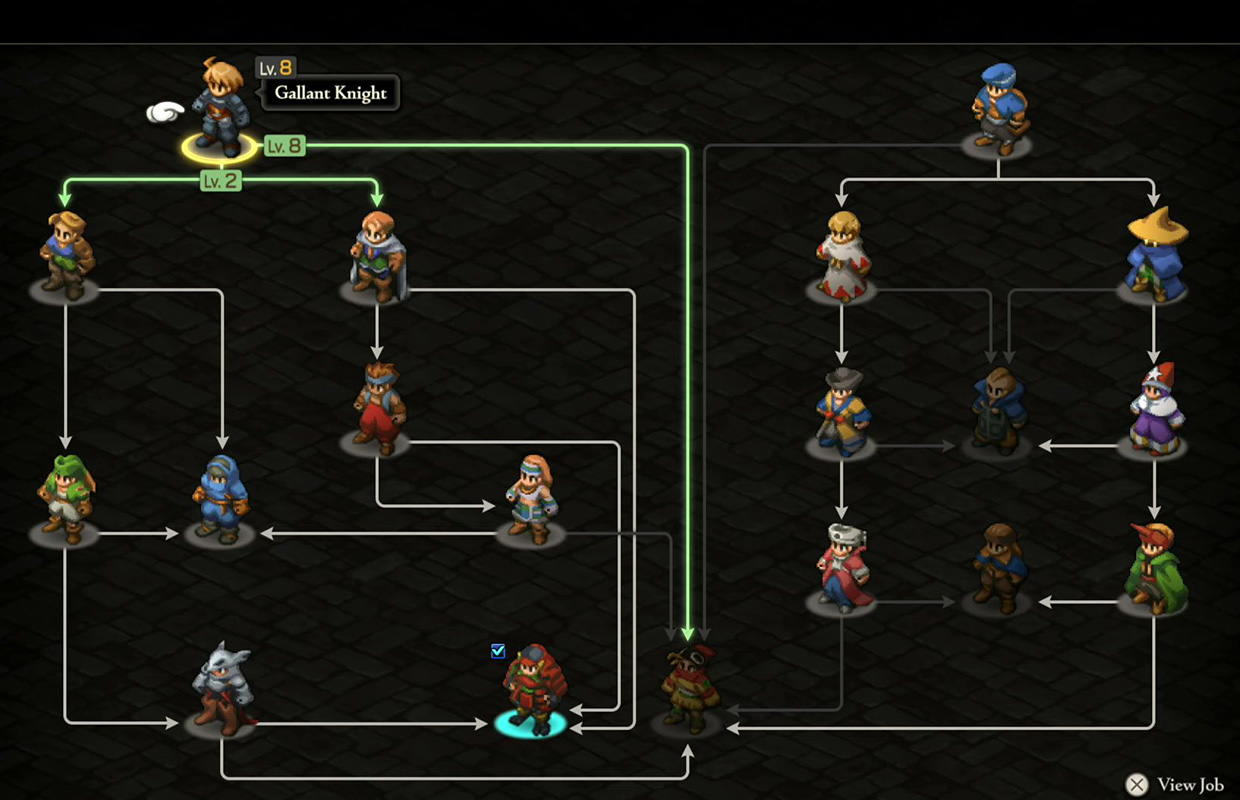
Task: Select the white-robed mage with red trim
Action: click(842, 256)
